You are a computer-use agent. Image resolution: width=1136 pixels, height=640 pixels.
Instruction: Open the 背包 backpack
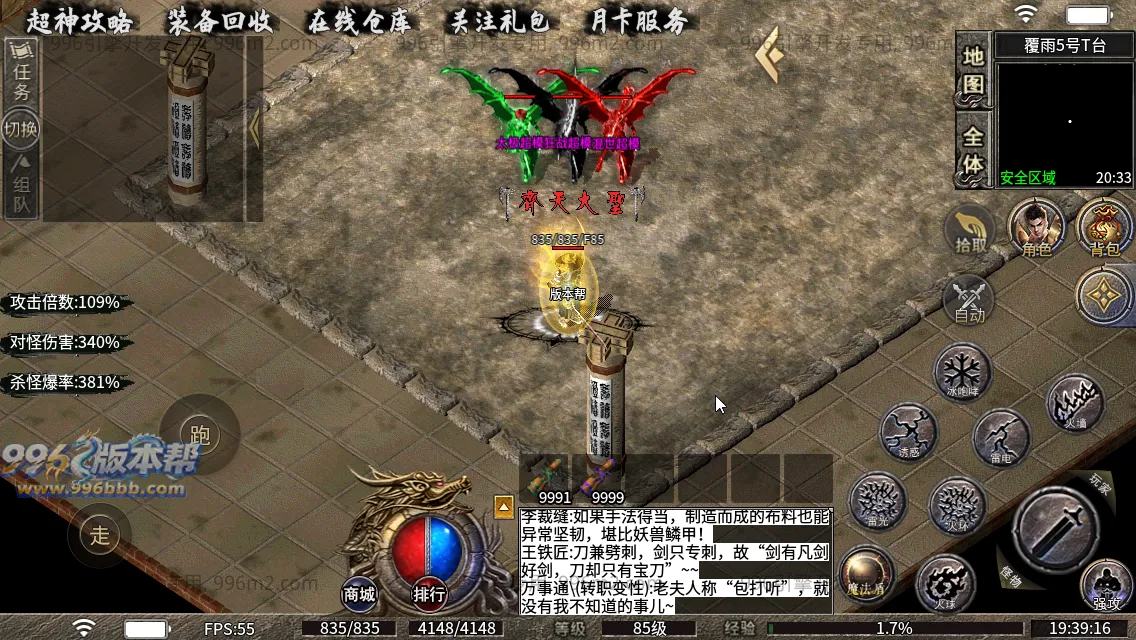[x=1104, y=227]
